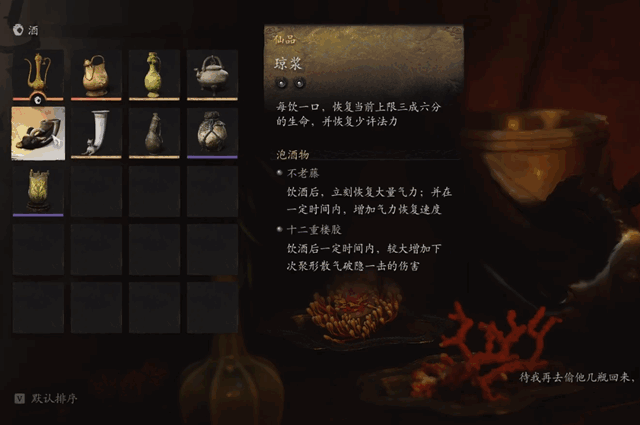Pick the glowing golden lantern-like cup

tap(38, 190)
